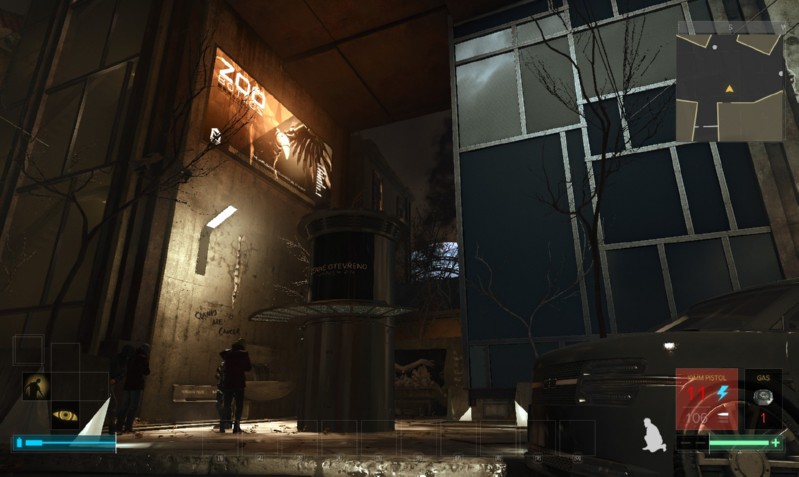Select the Gas grenade slot
This screenshot has width=799, height=477.
[x=762, y=400]
